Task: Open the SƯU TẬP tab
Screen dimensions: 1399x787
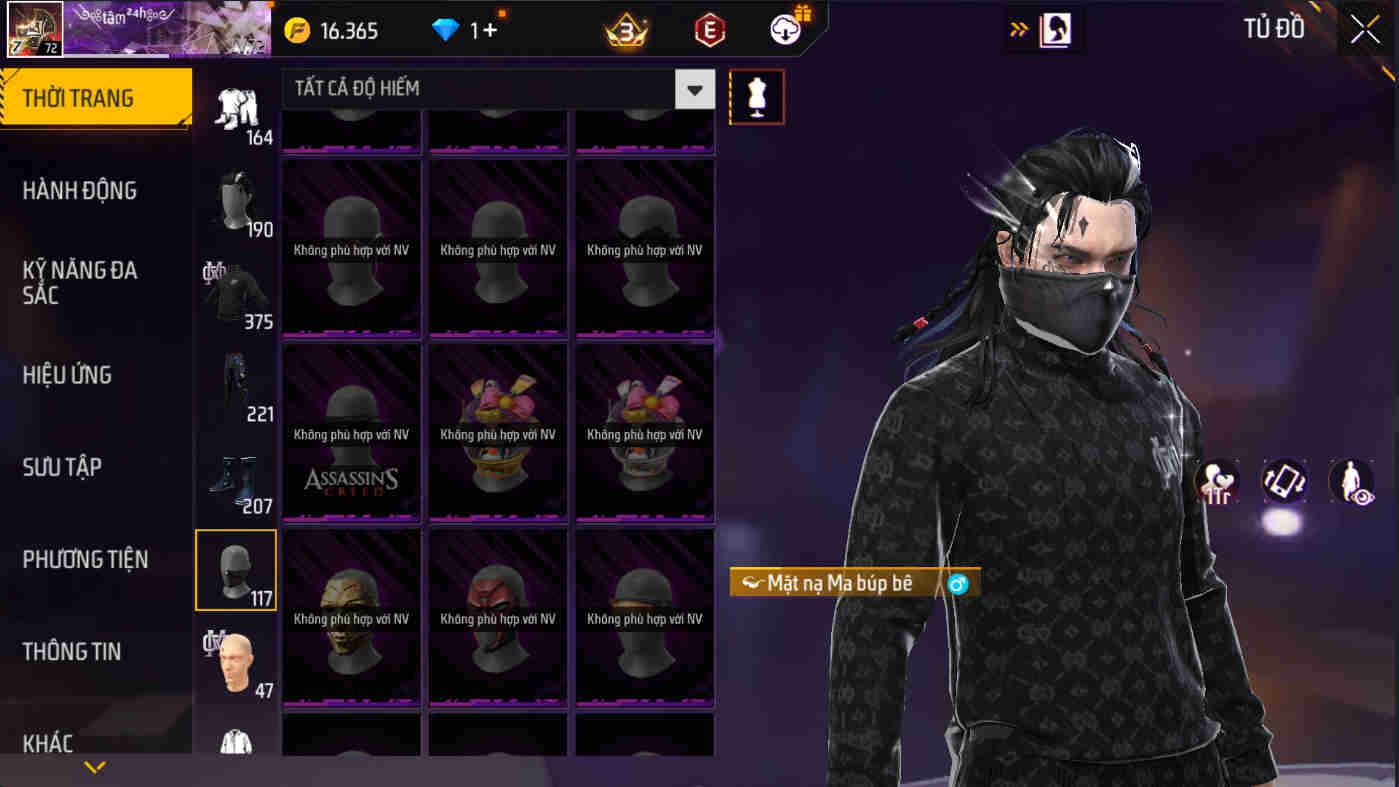Action: coord(62,467)
